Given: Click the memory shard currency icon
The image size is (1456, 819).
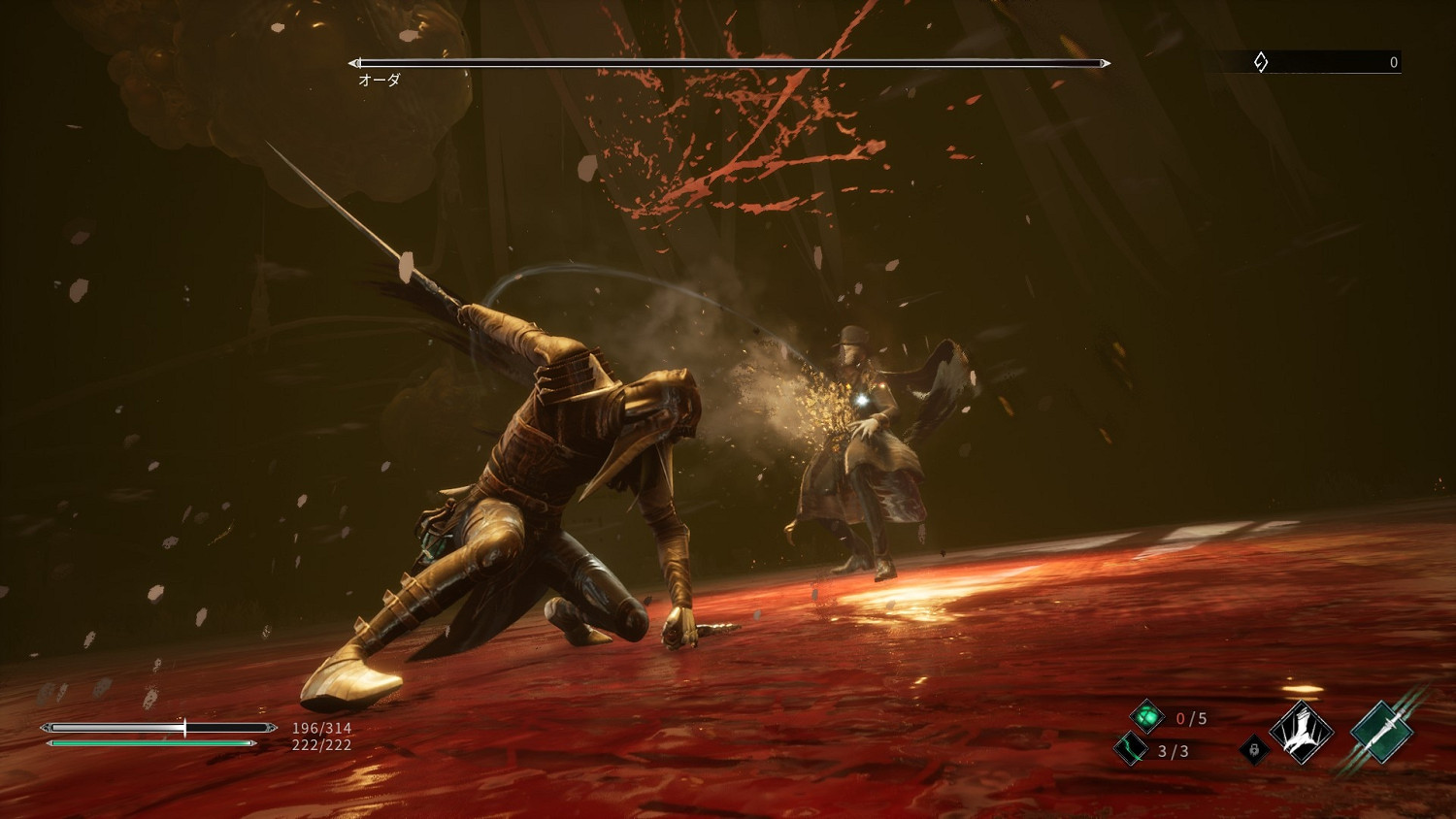Looking at the screenshot, I should point(1260,62).
